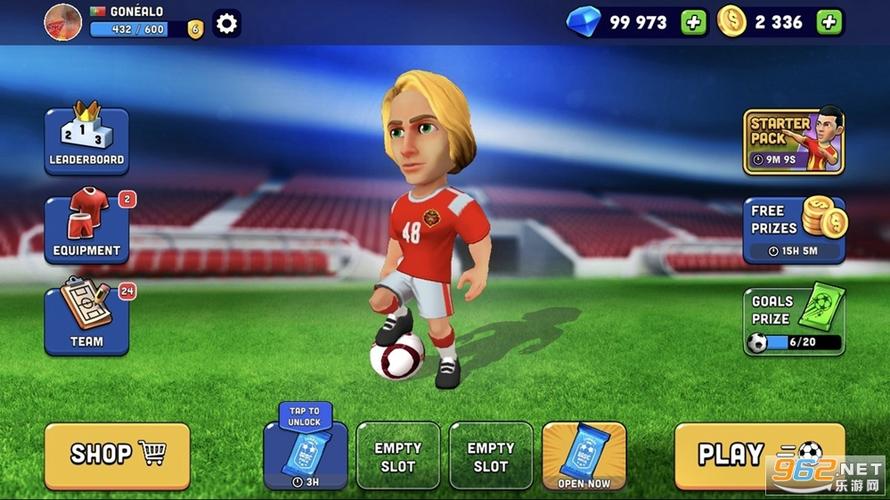Open the player profile avatar
Image resolution: width=890 pixels, height=500 pixels.
[x=62, y=22]
